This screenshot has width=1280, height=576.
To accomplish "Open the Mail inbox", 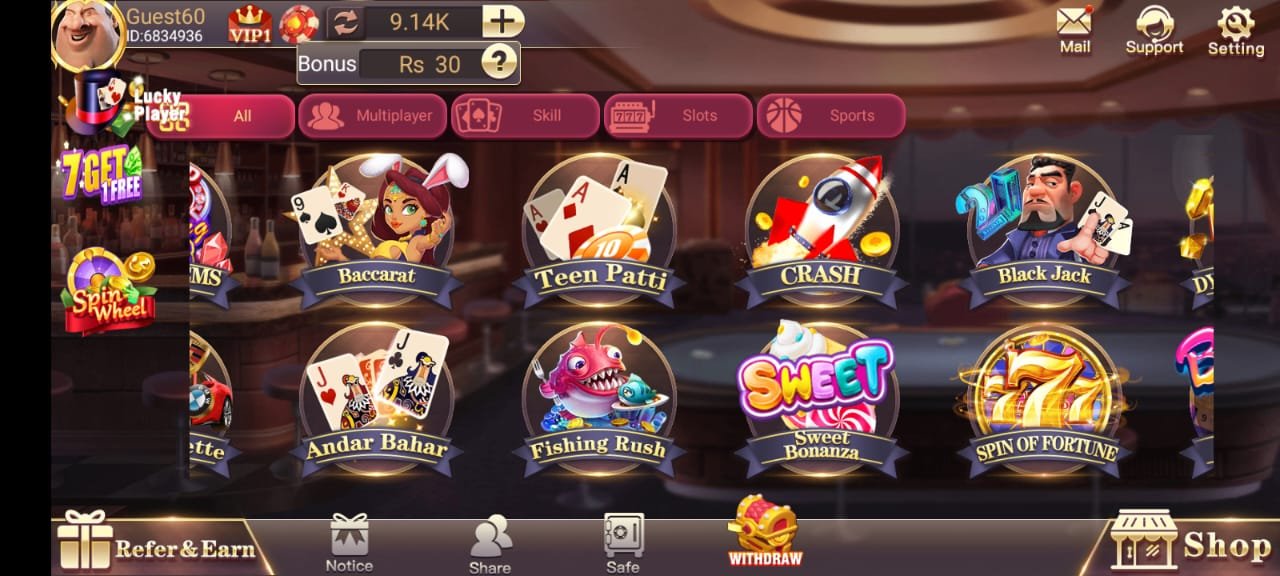I will click(1075, 29).
